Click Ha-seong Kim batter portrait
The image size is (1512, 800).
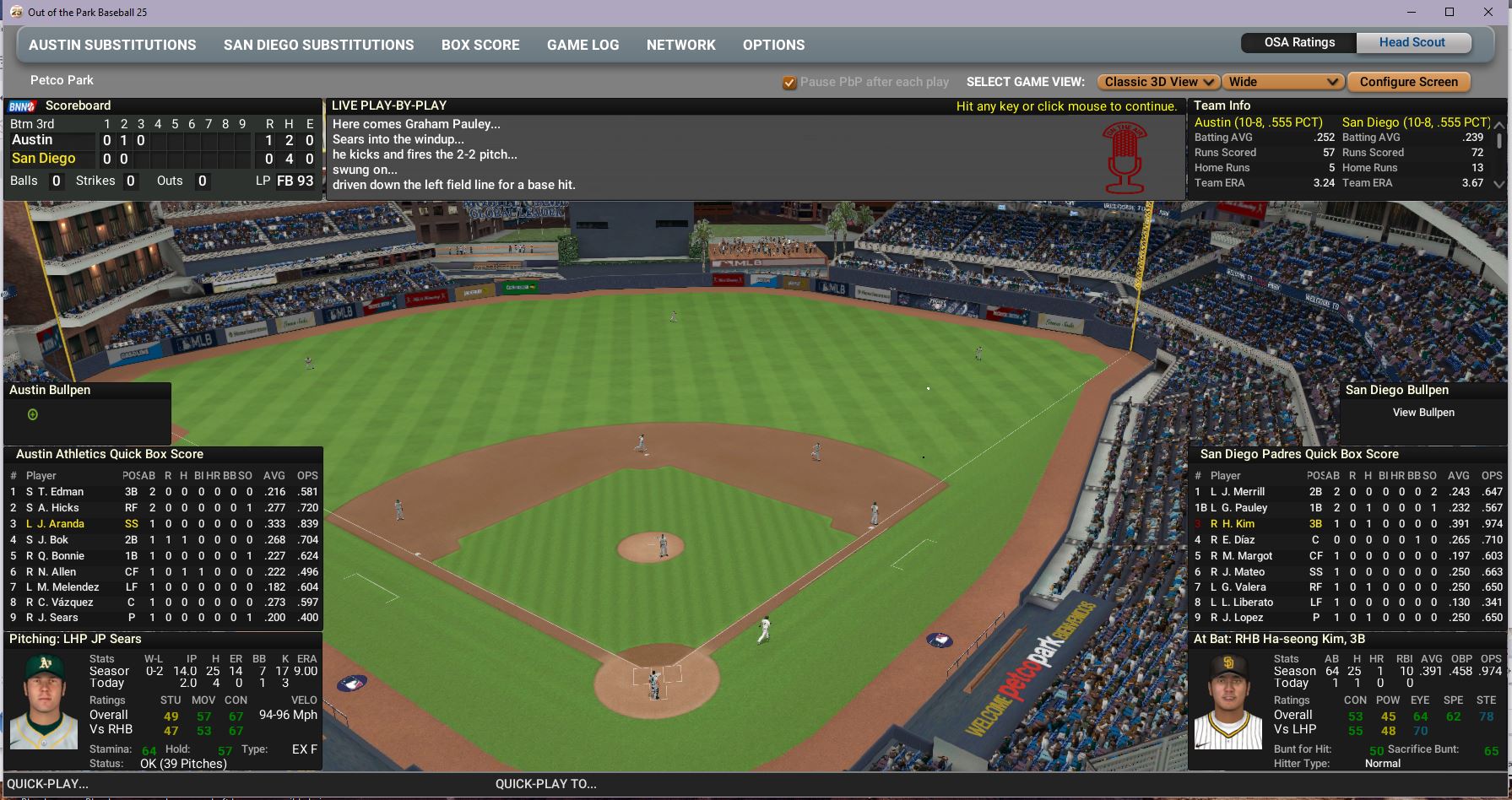point(1227,701)
